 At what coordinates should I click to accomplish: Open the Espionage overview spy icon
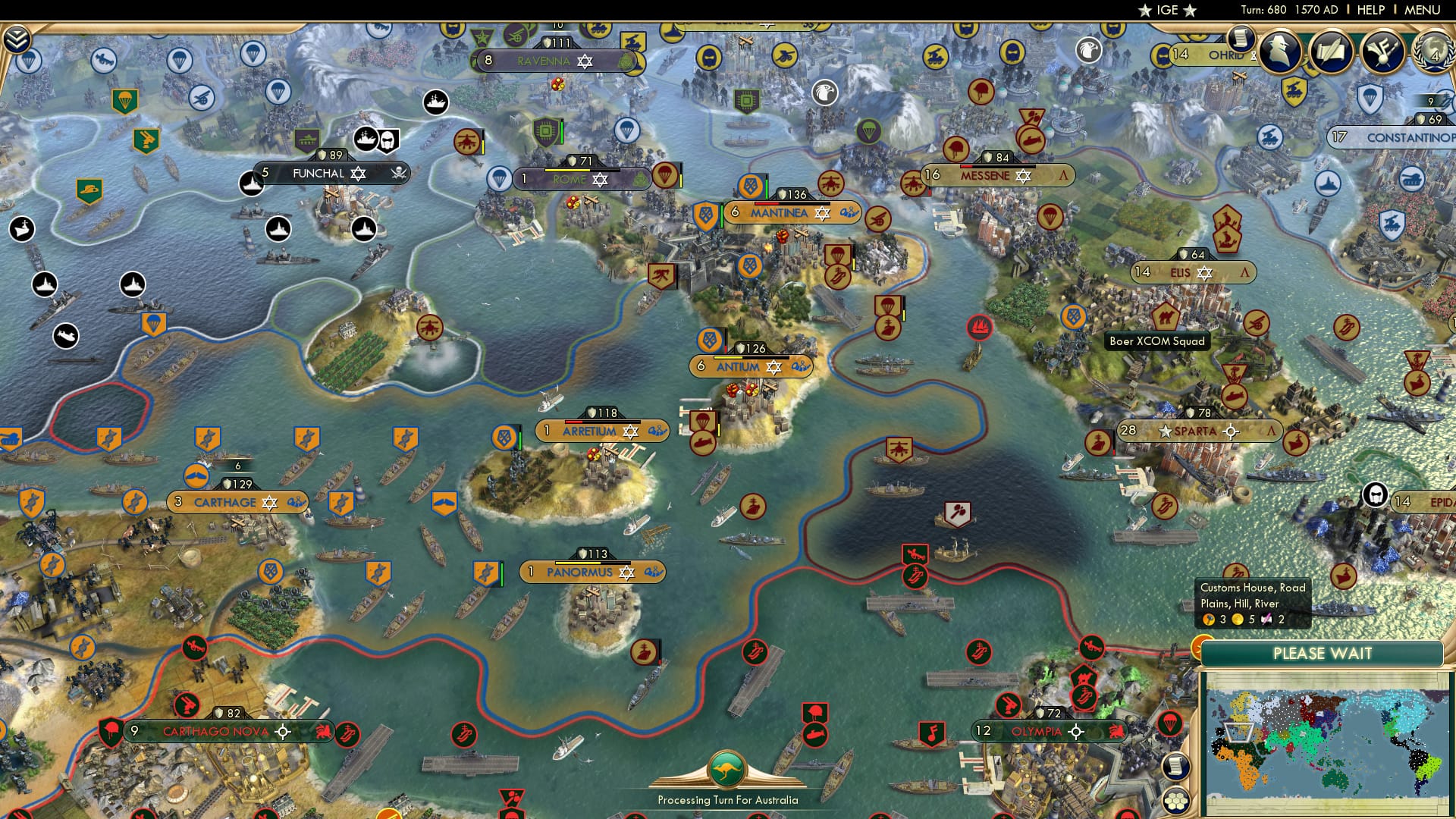[1280, 52]
